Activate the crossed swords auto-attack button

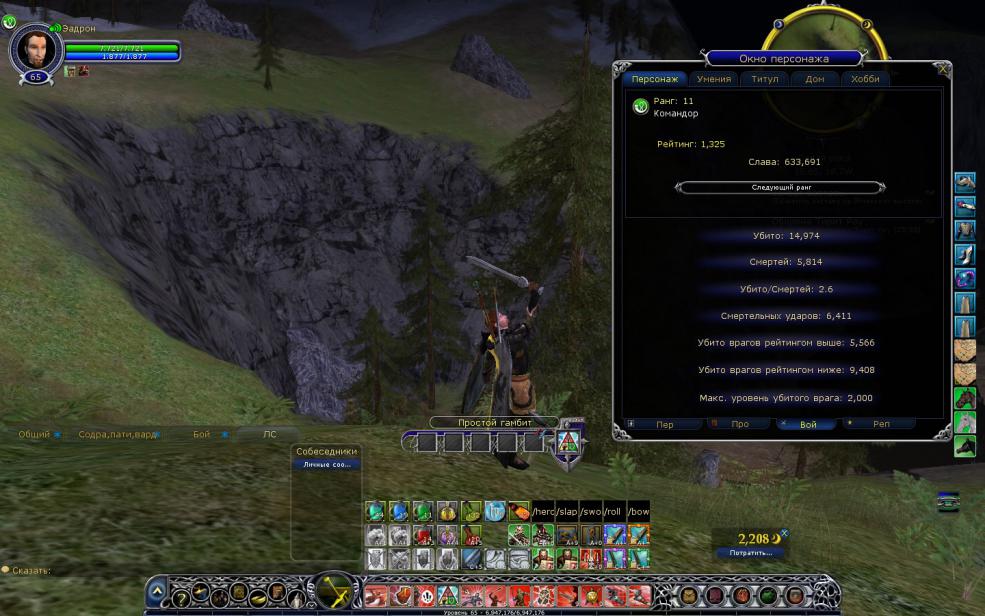coord(335,593)
